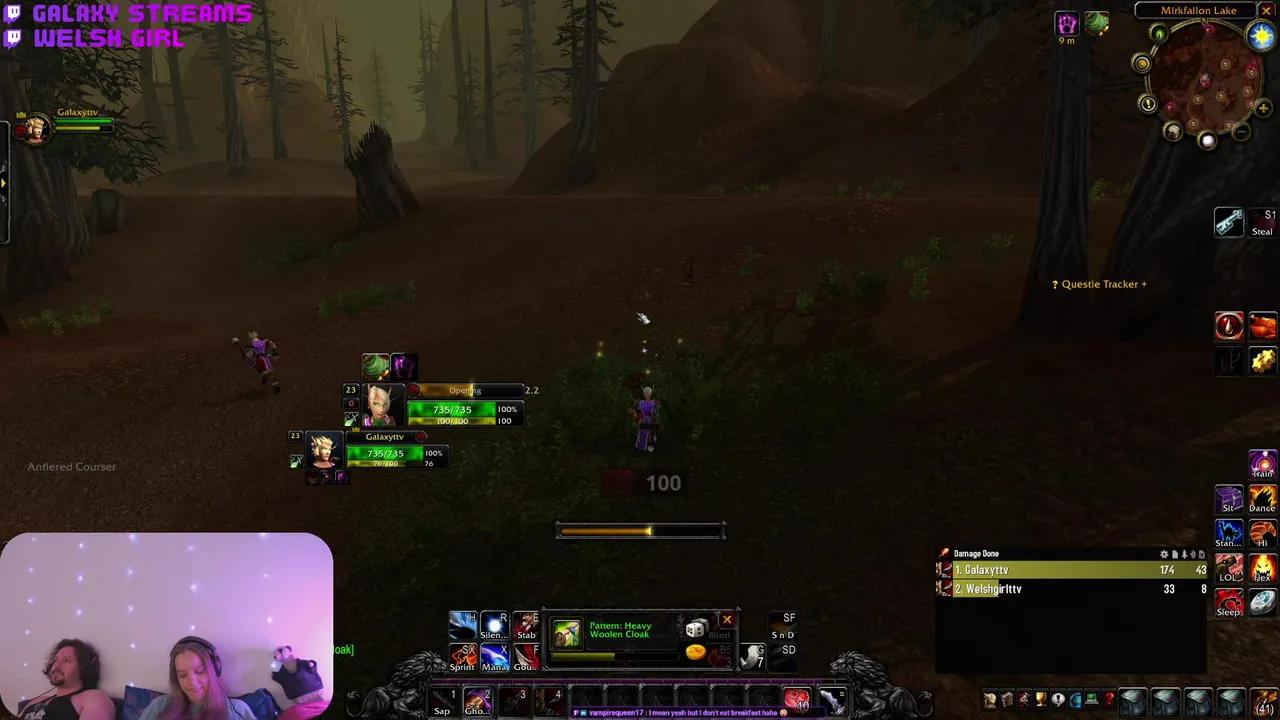The image size is (1280, 720).
Task: Pass on Pattern: Heavy Woolen Cloak
Action: tap(726, 620)
